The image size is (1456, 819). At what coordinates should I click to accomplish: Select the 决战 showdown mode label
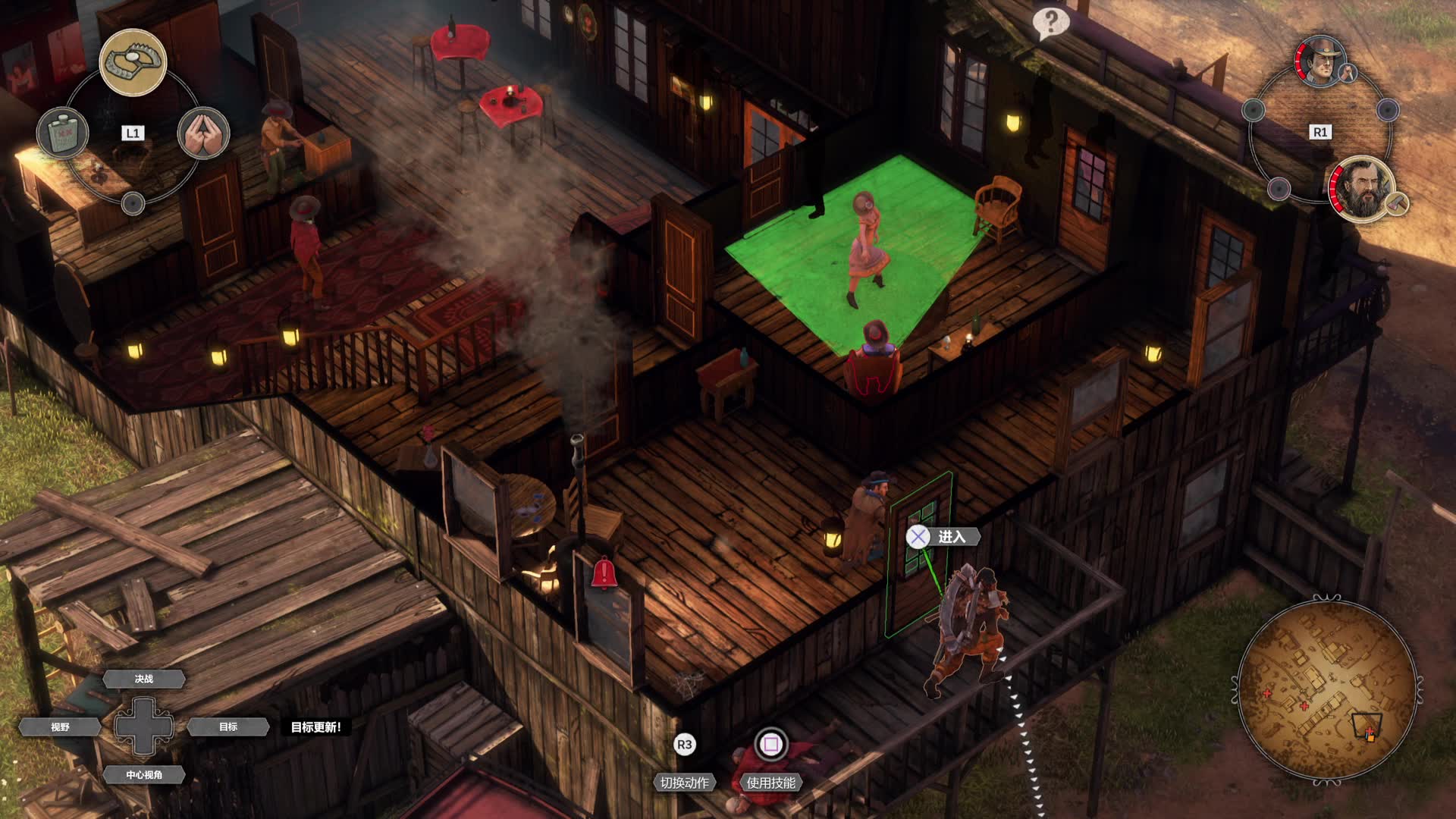point(144,679)
